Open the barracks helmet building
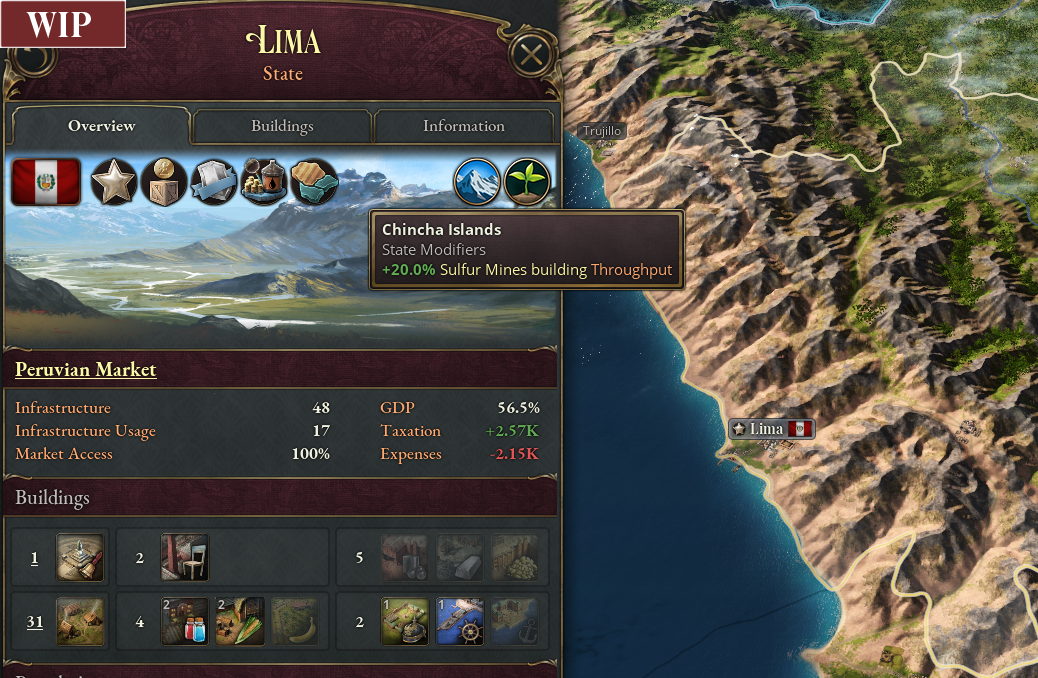The image size is (1038, 678). [405, 621]
